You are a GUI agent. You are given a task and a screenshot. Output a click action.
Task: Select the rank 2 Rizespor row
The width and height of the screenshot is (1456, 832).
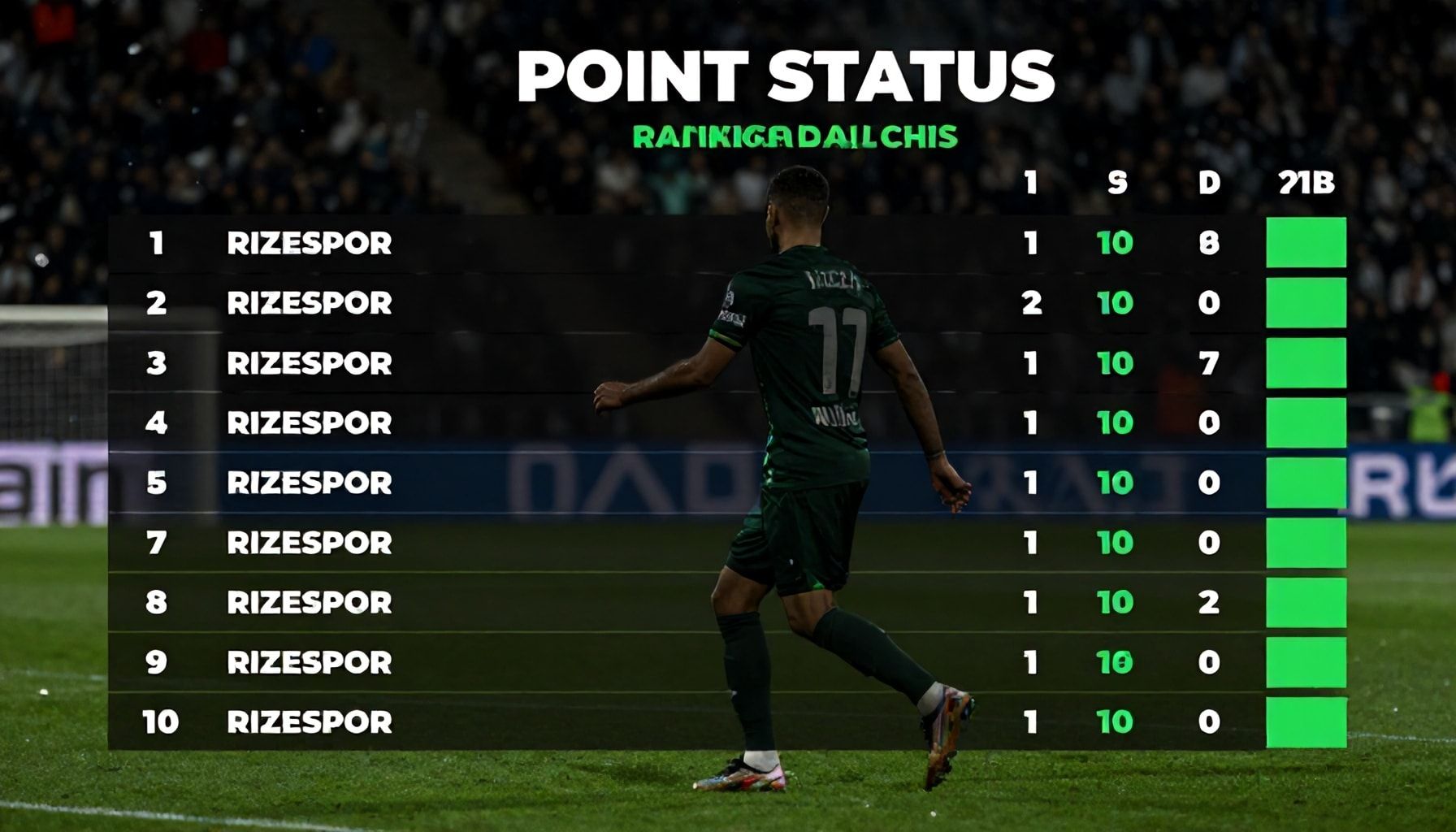pyautogui.click(x=309, y=303)
